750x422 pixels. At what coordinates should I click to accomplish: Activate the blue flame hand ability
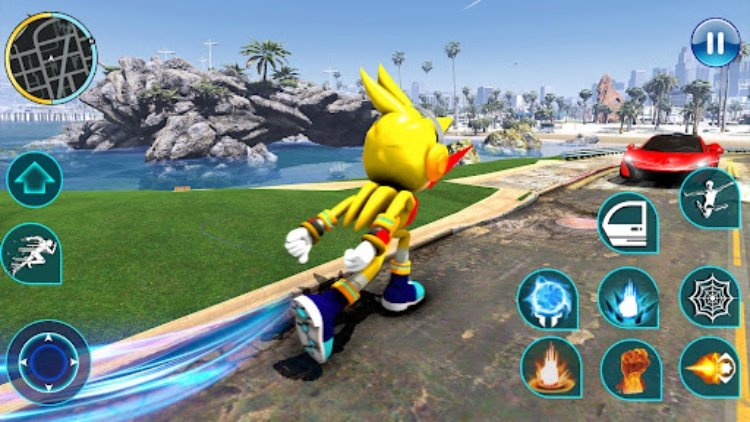[628, 298]
